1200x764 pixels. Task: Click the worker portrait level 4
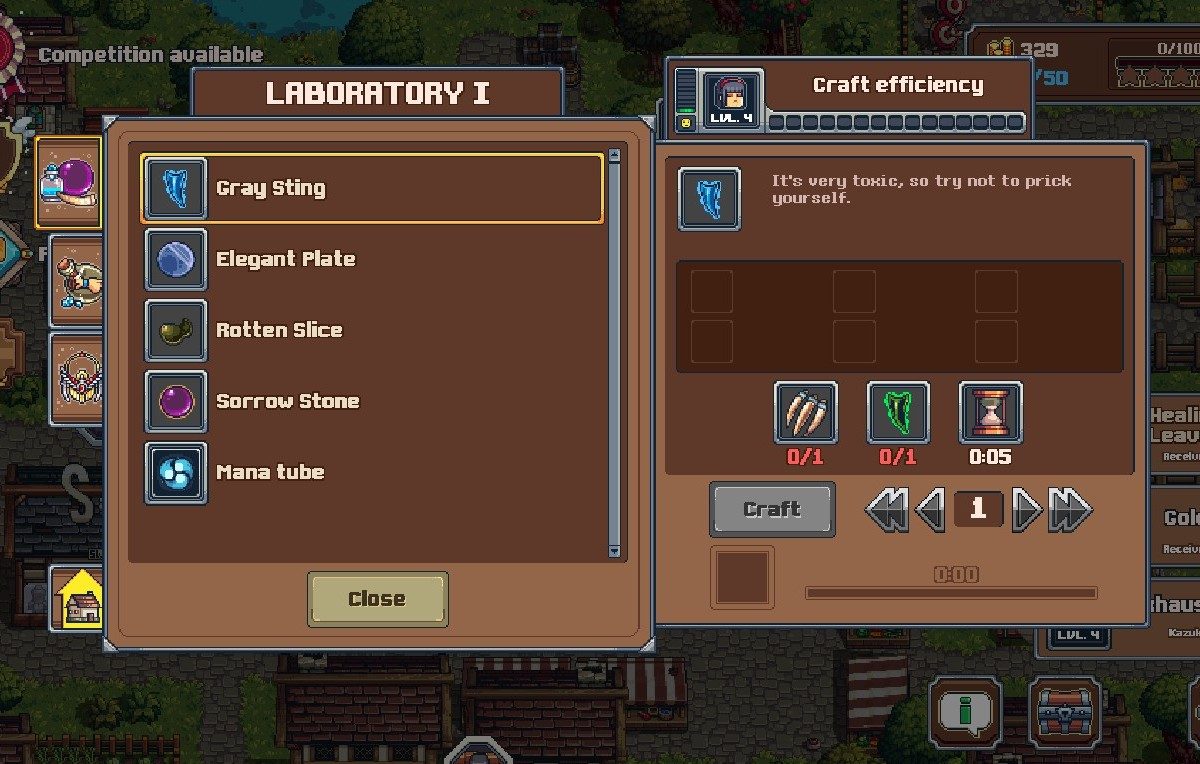(x=733, y=100)
